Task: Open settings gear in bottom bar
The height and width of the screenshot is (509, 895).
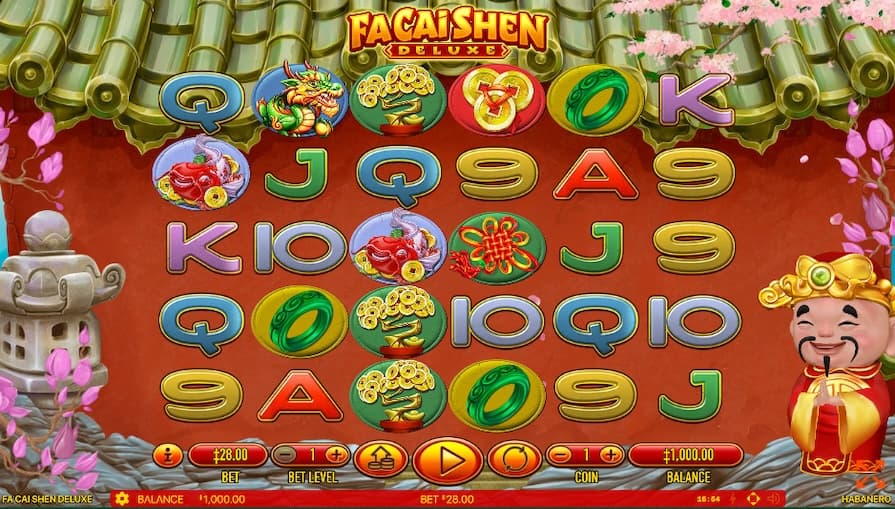Action: [x=122, y=498]
